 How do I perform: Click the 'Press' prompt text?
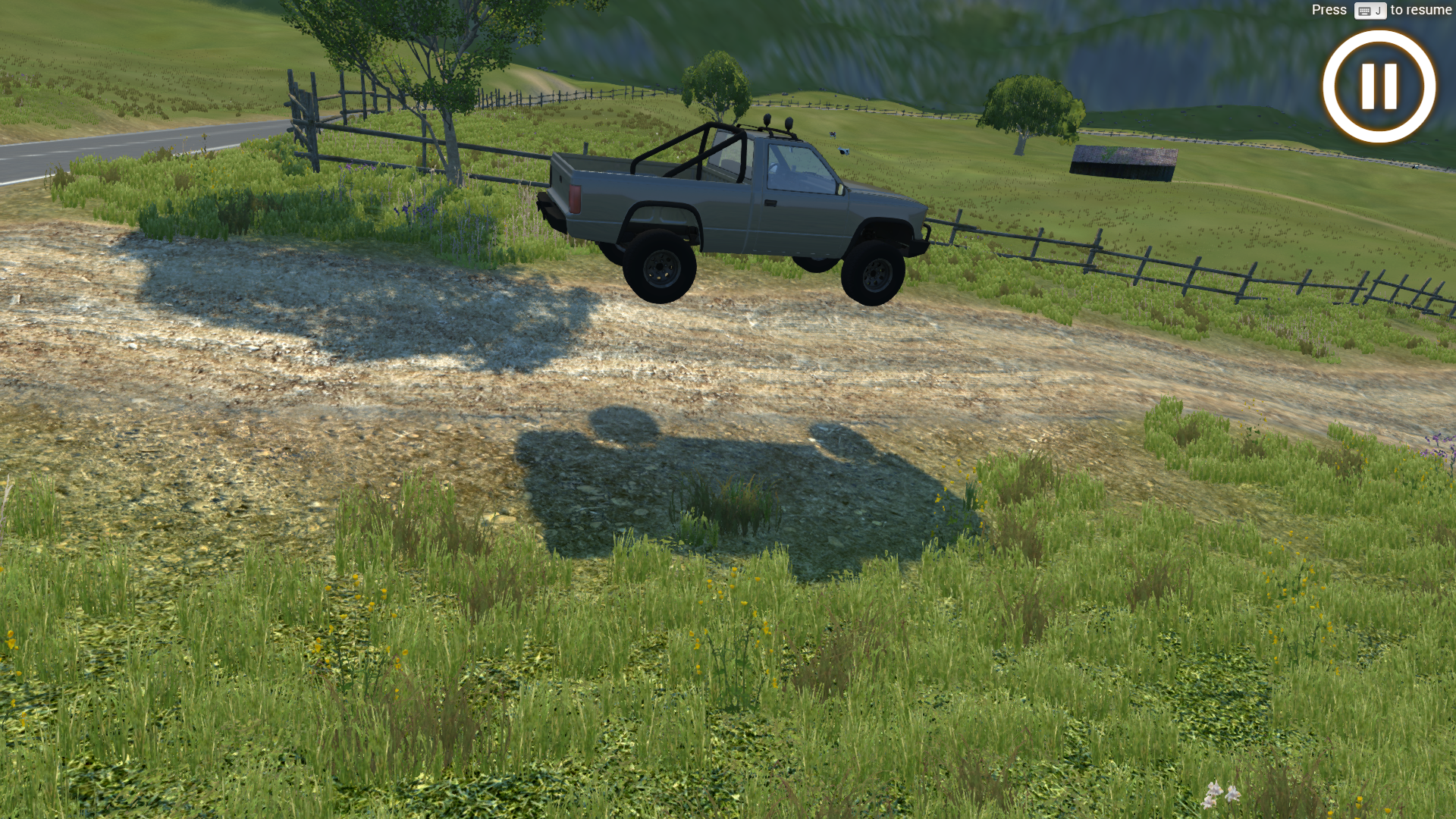[1329, 10]
